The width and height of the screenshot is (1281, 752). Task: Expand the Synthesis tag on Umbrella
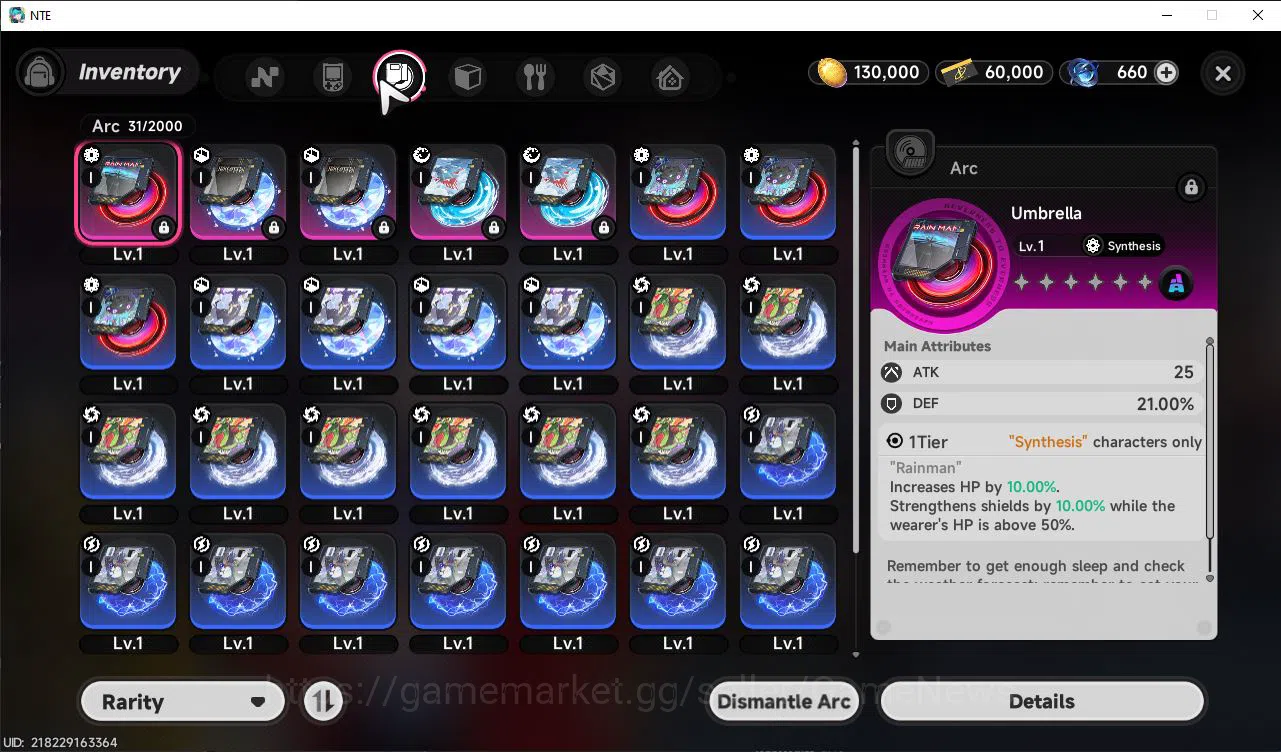pyautogui.click(x=1122, y=245)
